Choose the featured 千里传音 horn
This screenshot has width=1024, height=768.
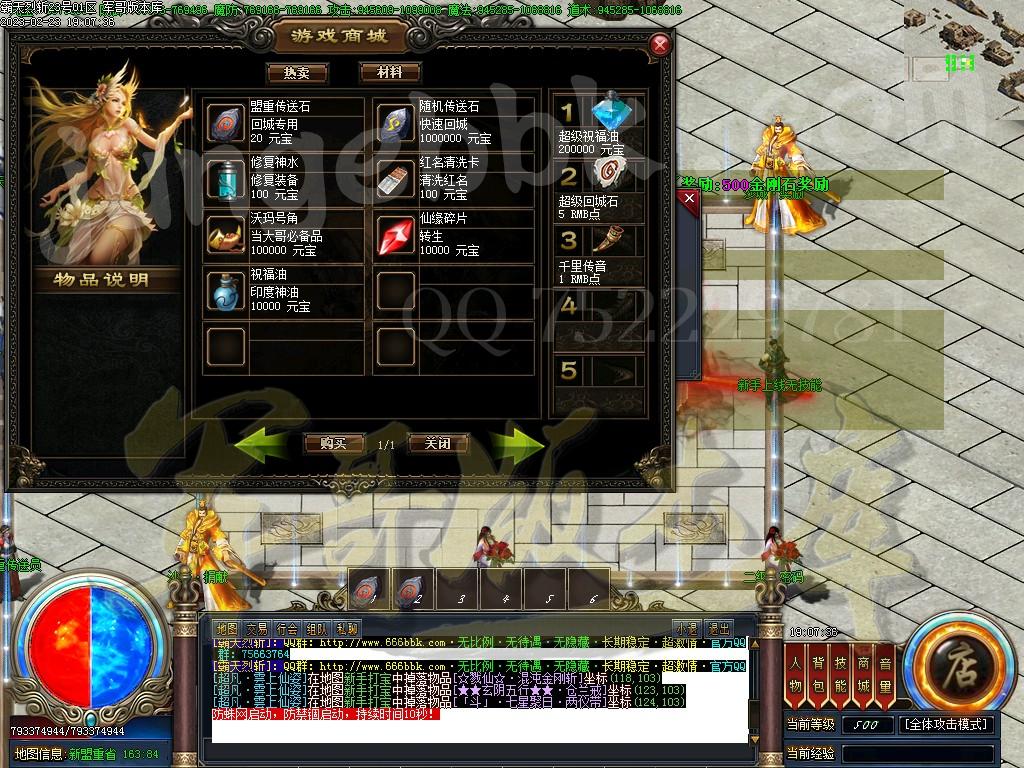(x=608, y=240)
